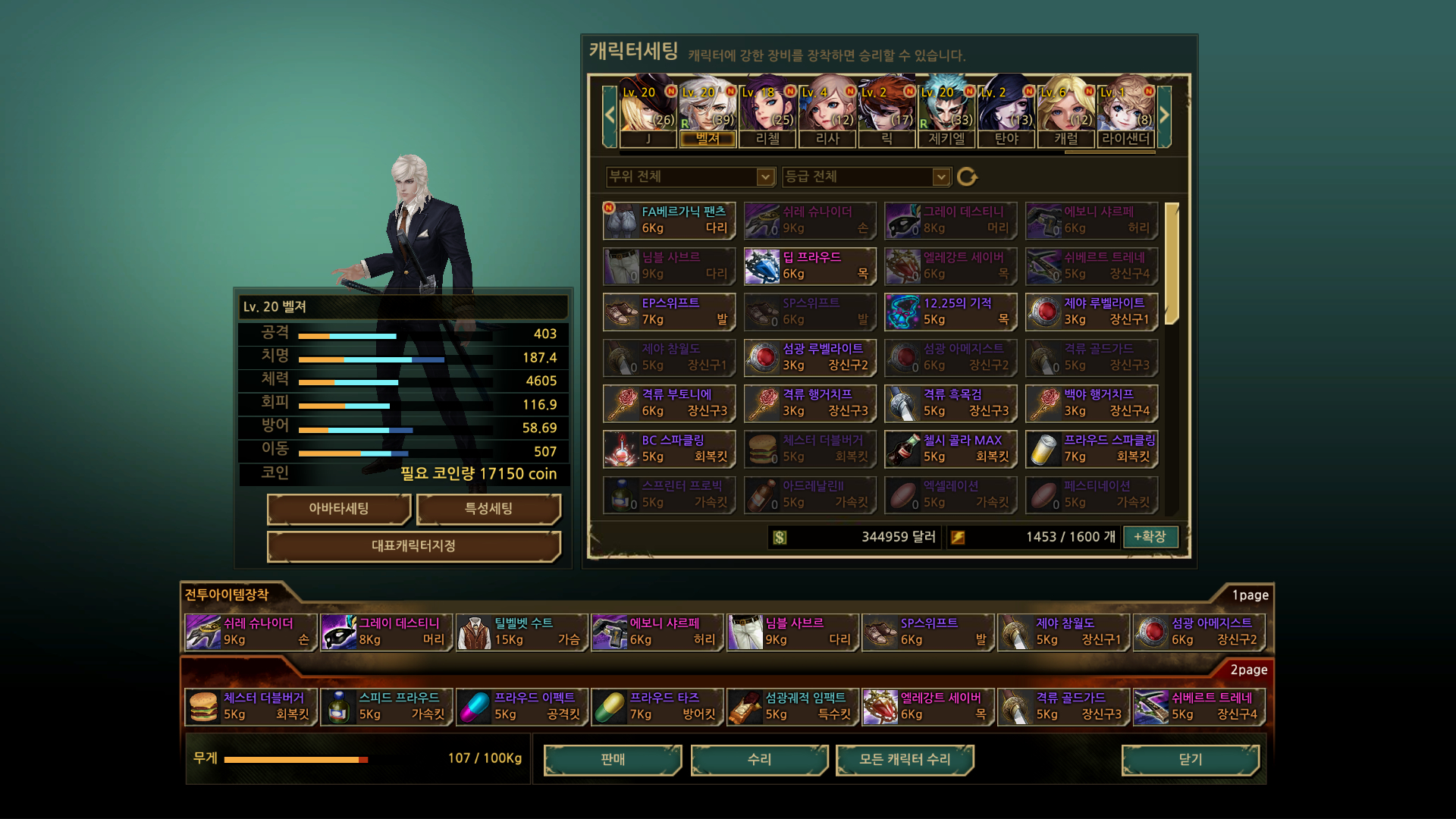Viewport: 1456px width, 819px height.
Task: Open the 부위 전체 part filter dropdown
Action: coord(690,177)
